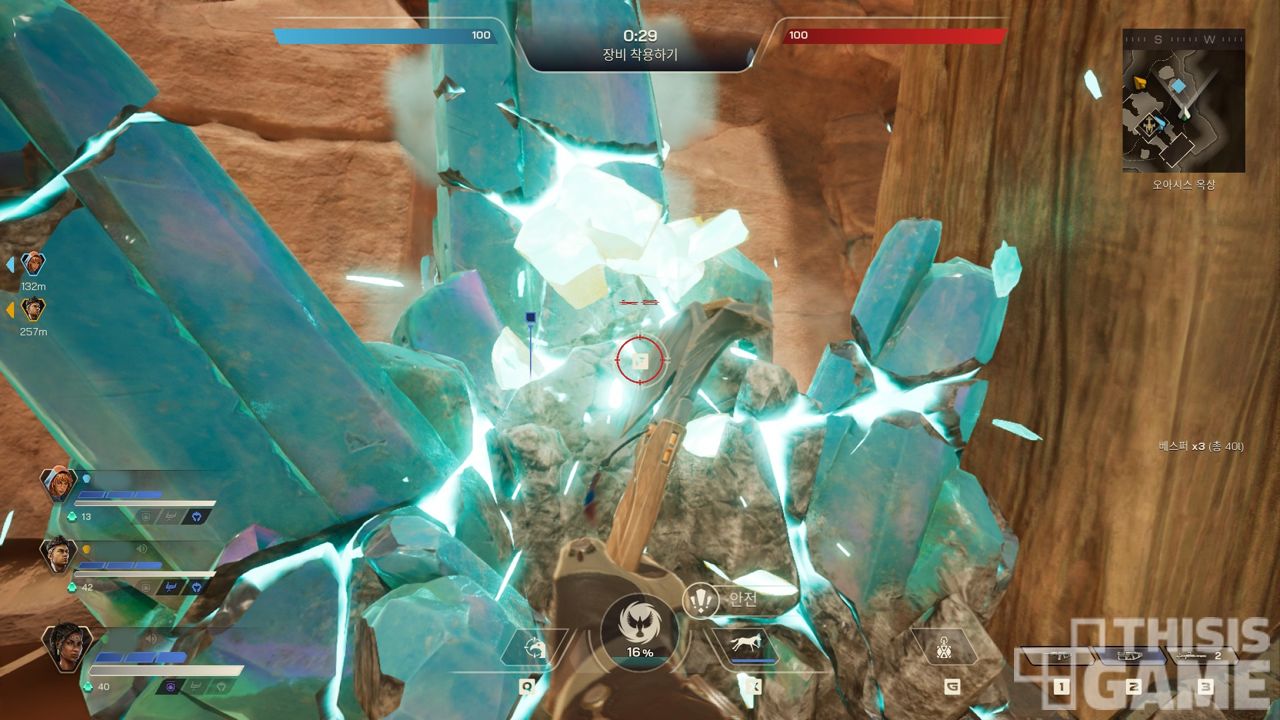Select the headband-wearing teammate's portrait
This screenshot has width=1280, height=720.
(x=58, y=555)
